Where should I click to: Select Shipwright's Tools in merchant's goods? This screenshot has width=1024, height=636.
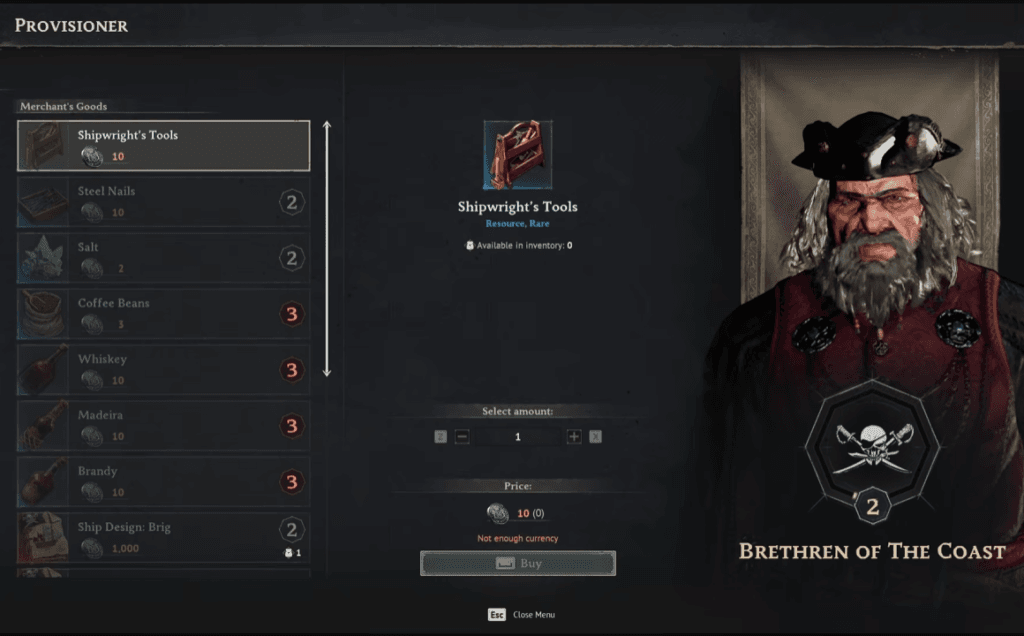[164, 146]
